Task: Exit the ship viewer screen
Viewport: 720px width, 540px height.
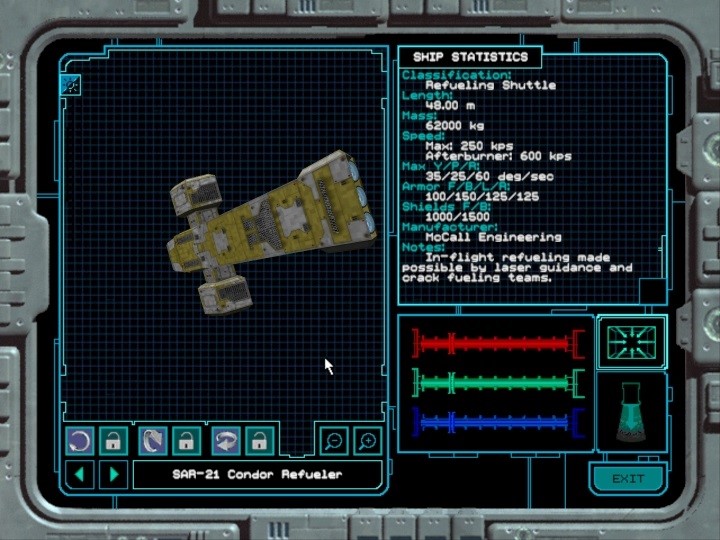Action: coord(628,478)
